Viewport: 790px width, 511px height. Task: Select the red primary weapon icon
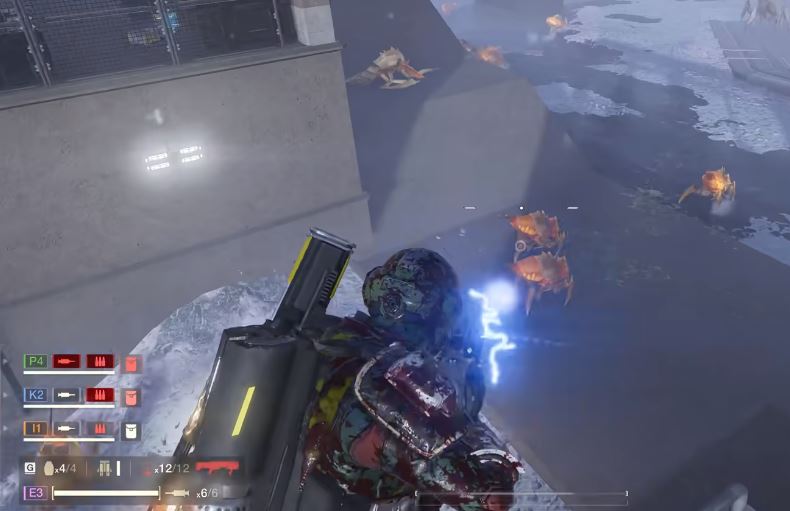click(x=217, y=467)
